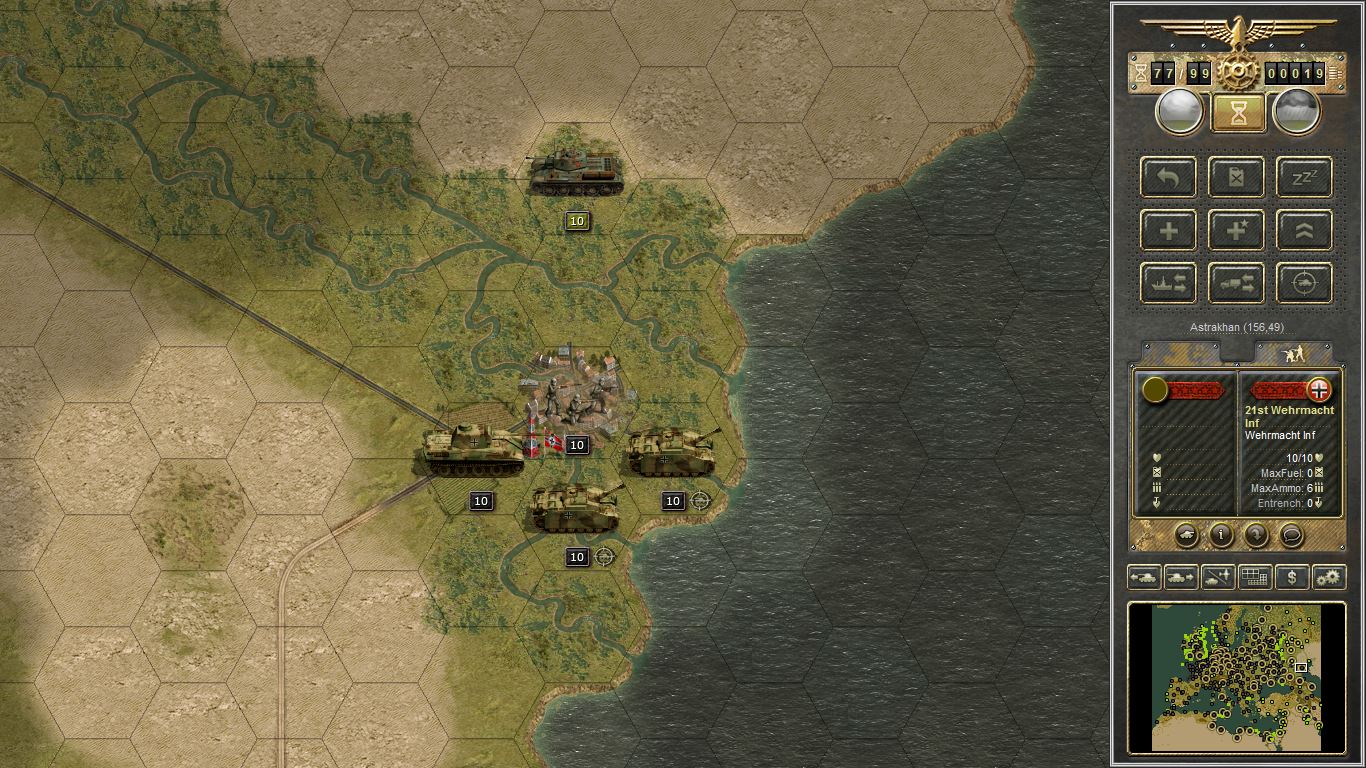Open the tank tab in unit panel
The height and width of the screenshot is (768, 1366).
[x=1180, y=353]
